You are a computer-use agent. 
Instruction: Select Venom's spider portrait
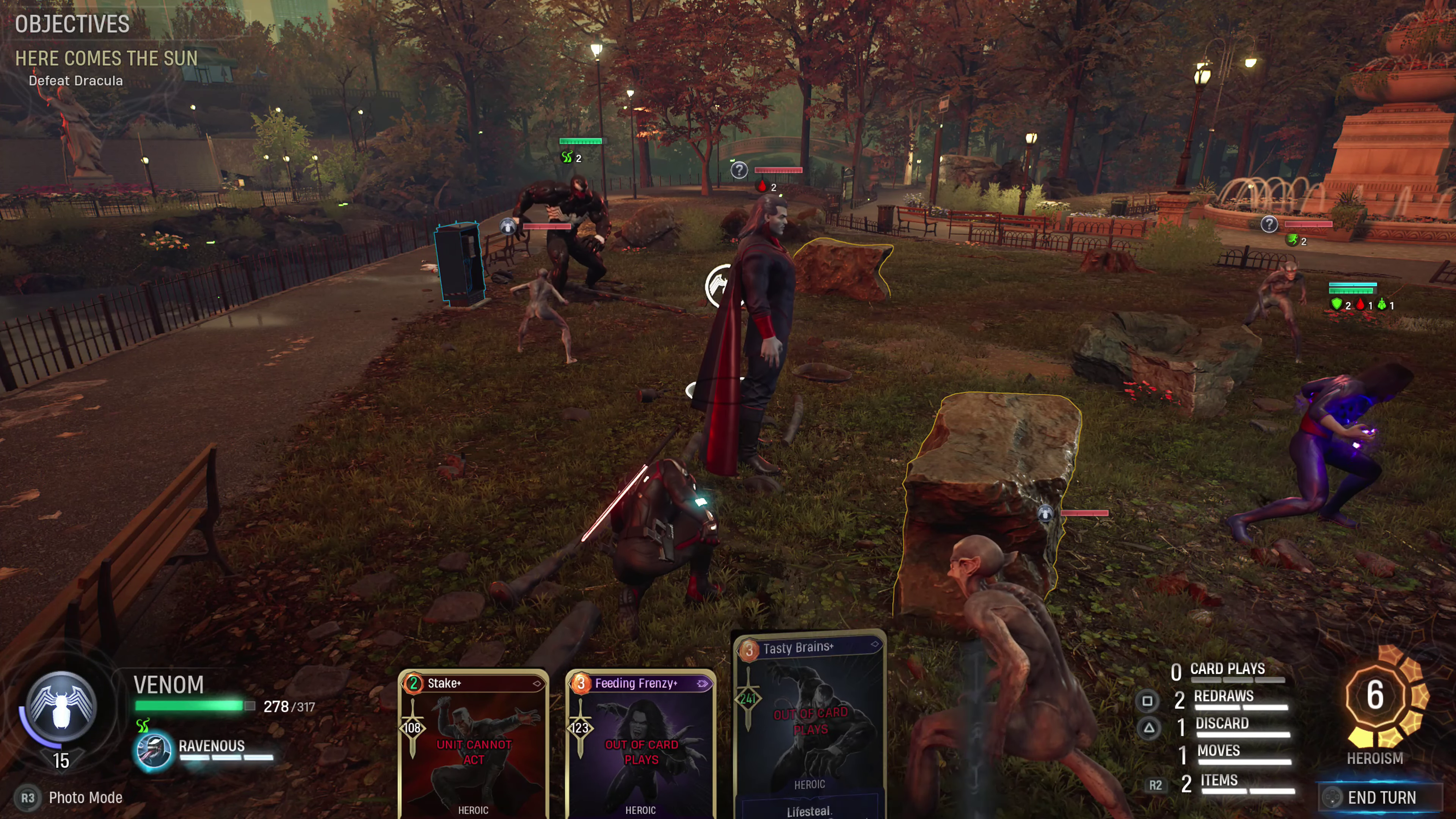coord(61,706)
